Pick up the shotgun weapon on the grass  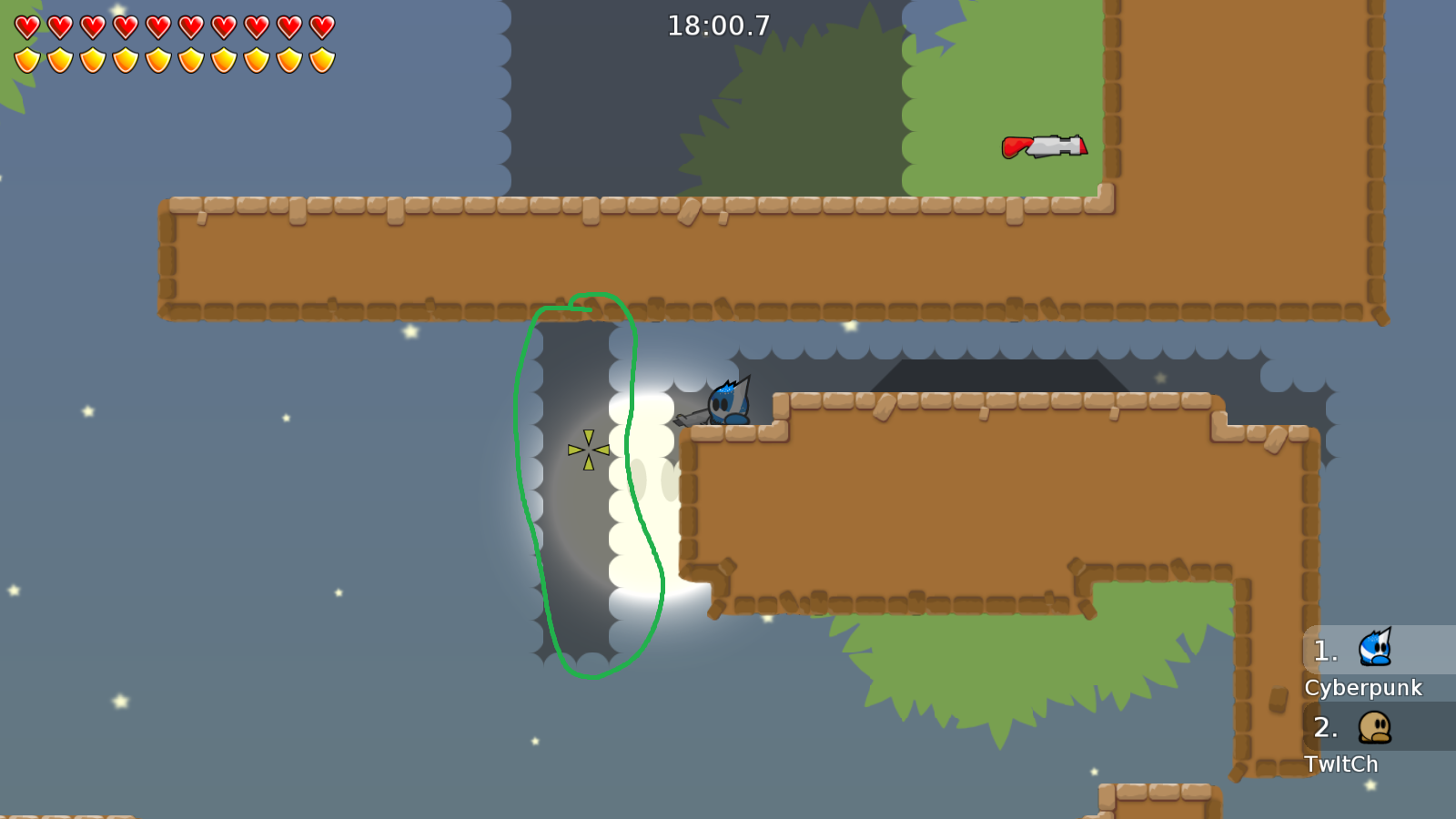[1042, 147]
